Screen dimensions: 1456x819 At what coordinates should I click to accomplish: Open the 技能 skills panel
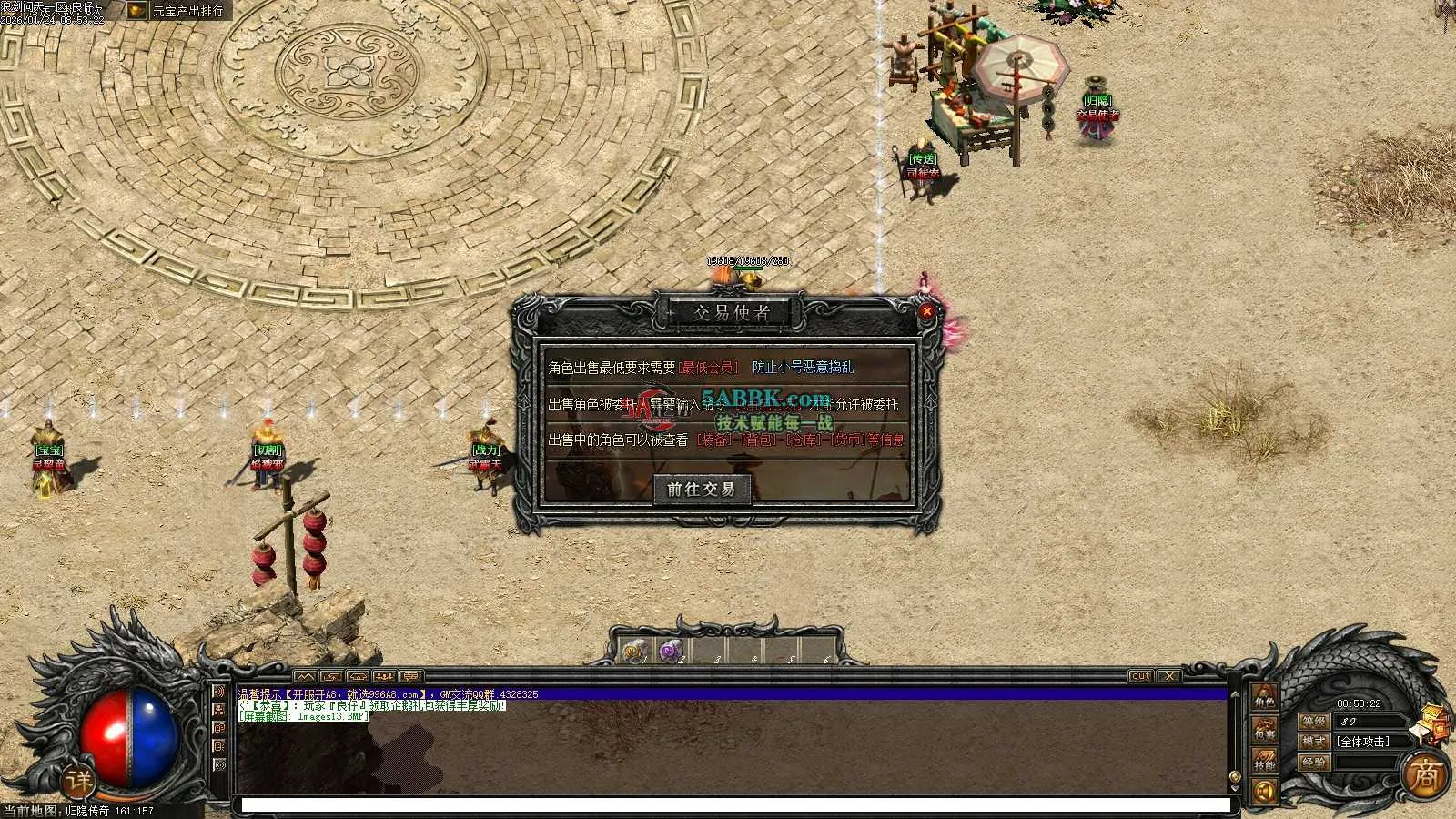tap(1265, 760)
